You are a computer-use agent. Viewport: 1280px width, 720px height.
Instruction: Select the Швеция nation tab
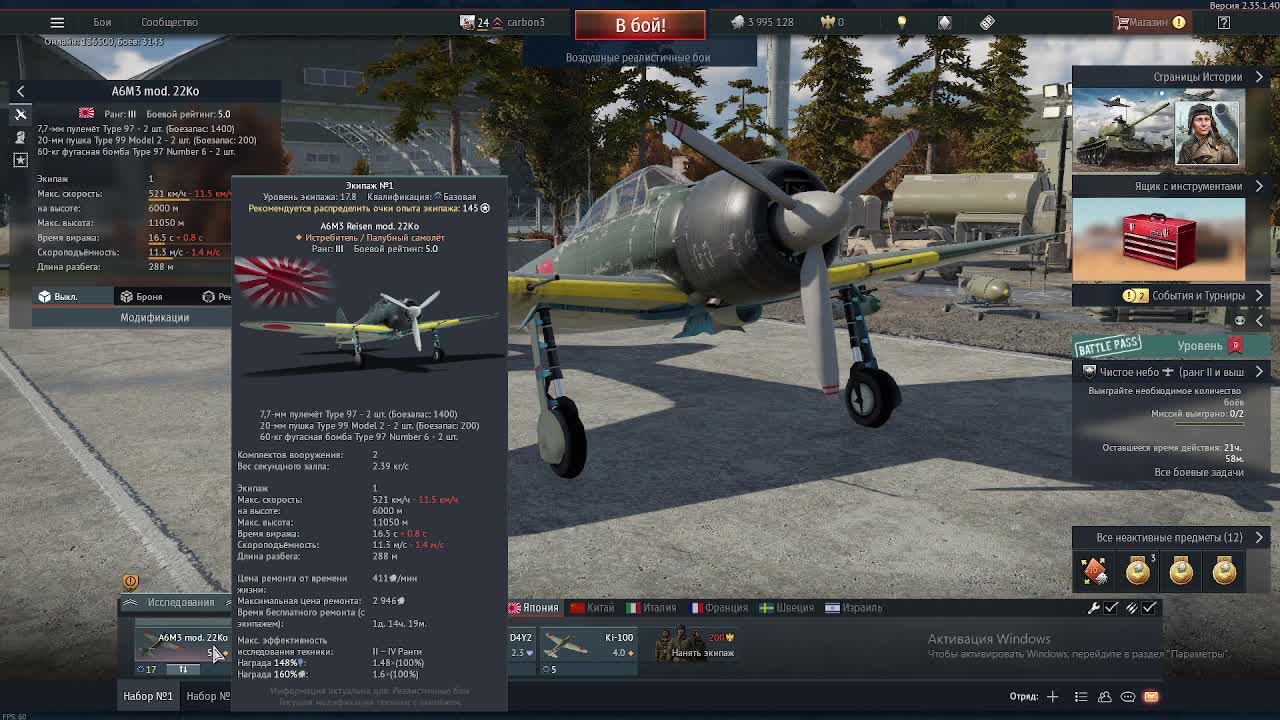[x=786, y=608]
